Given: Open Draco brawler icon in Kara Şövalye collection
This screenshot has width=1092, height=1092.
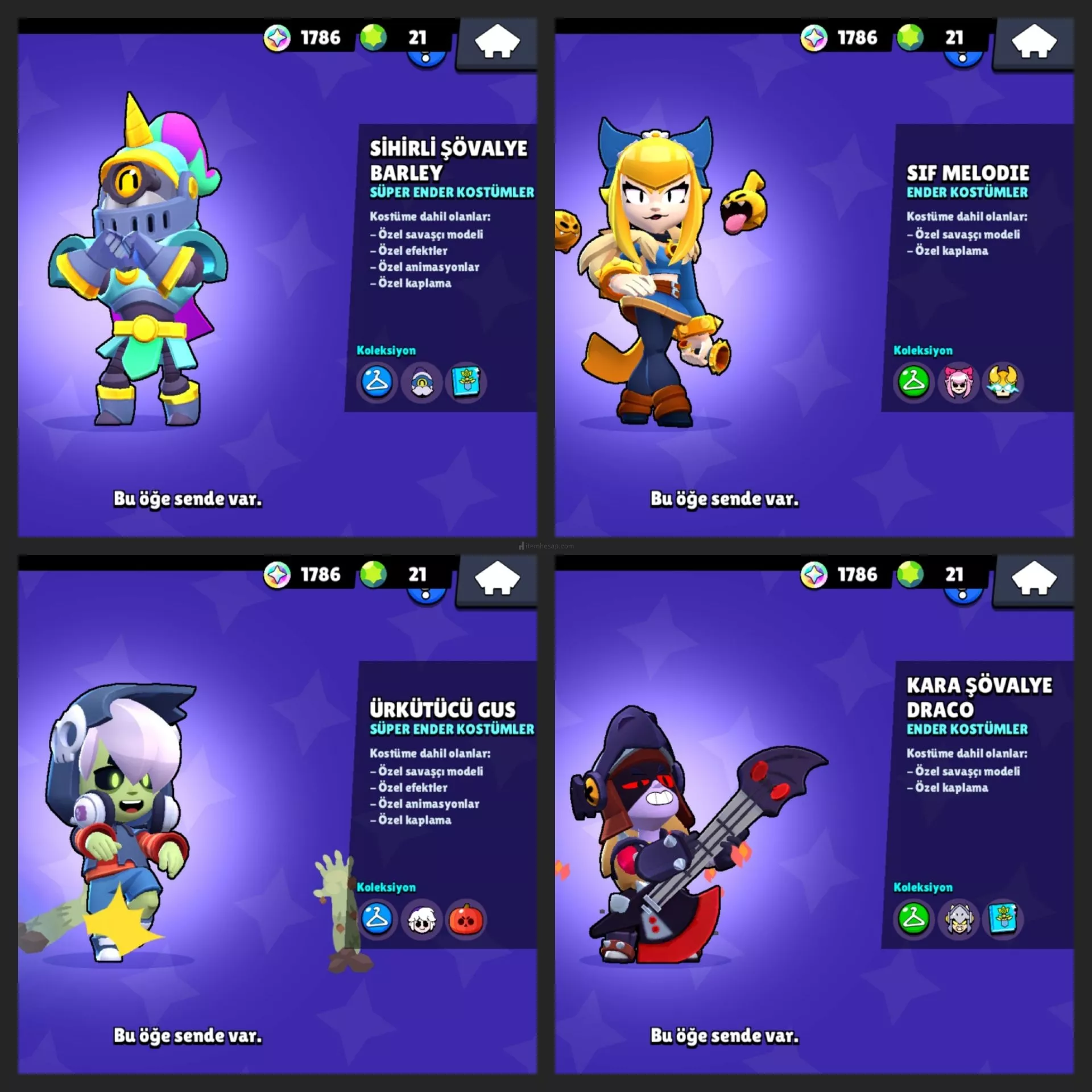Looking at the screenshot, I should pyautogui.click(x=958, y=919).
